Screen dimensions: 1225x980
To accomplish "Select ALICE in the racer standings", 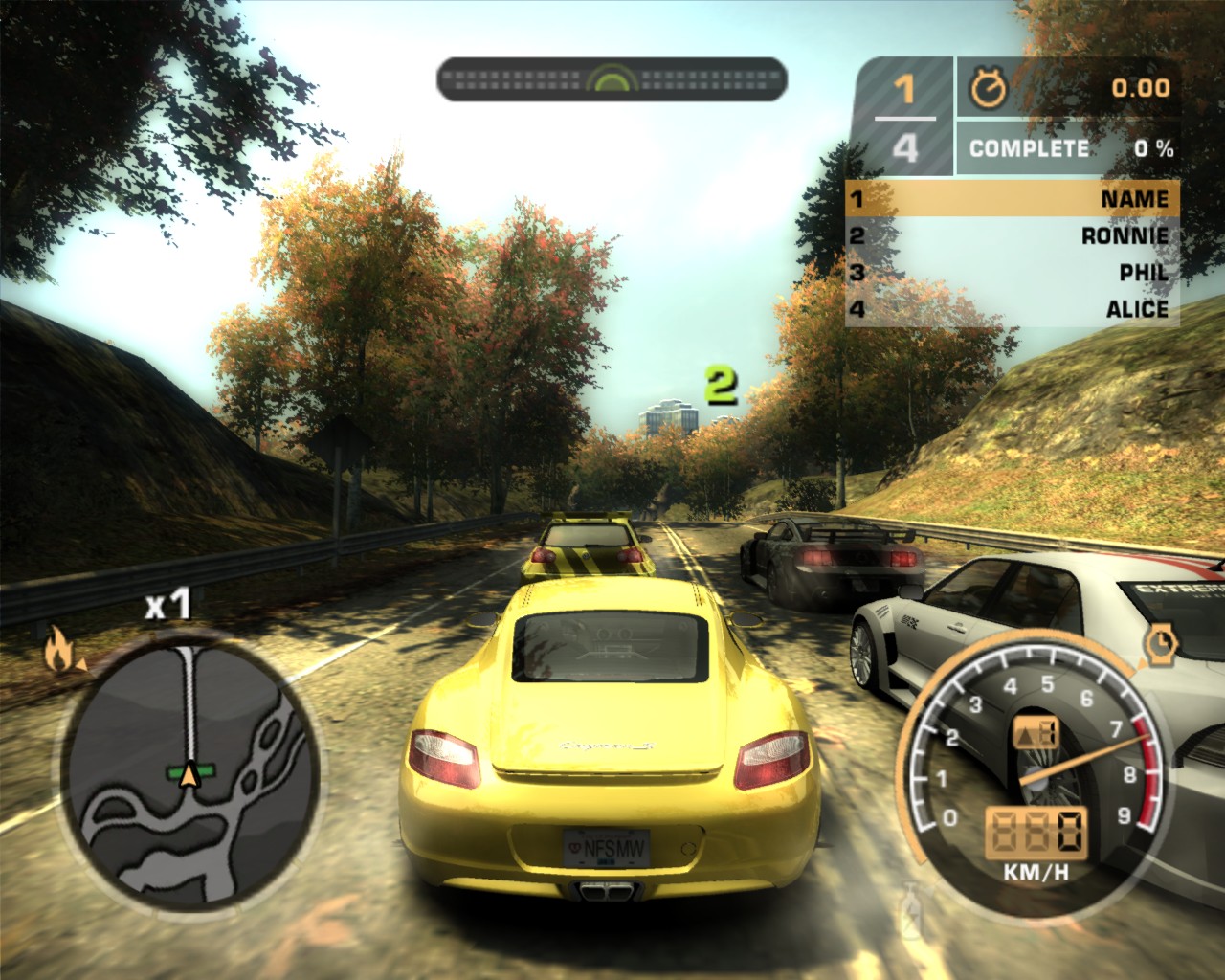I will tap(1012, 309).
